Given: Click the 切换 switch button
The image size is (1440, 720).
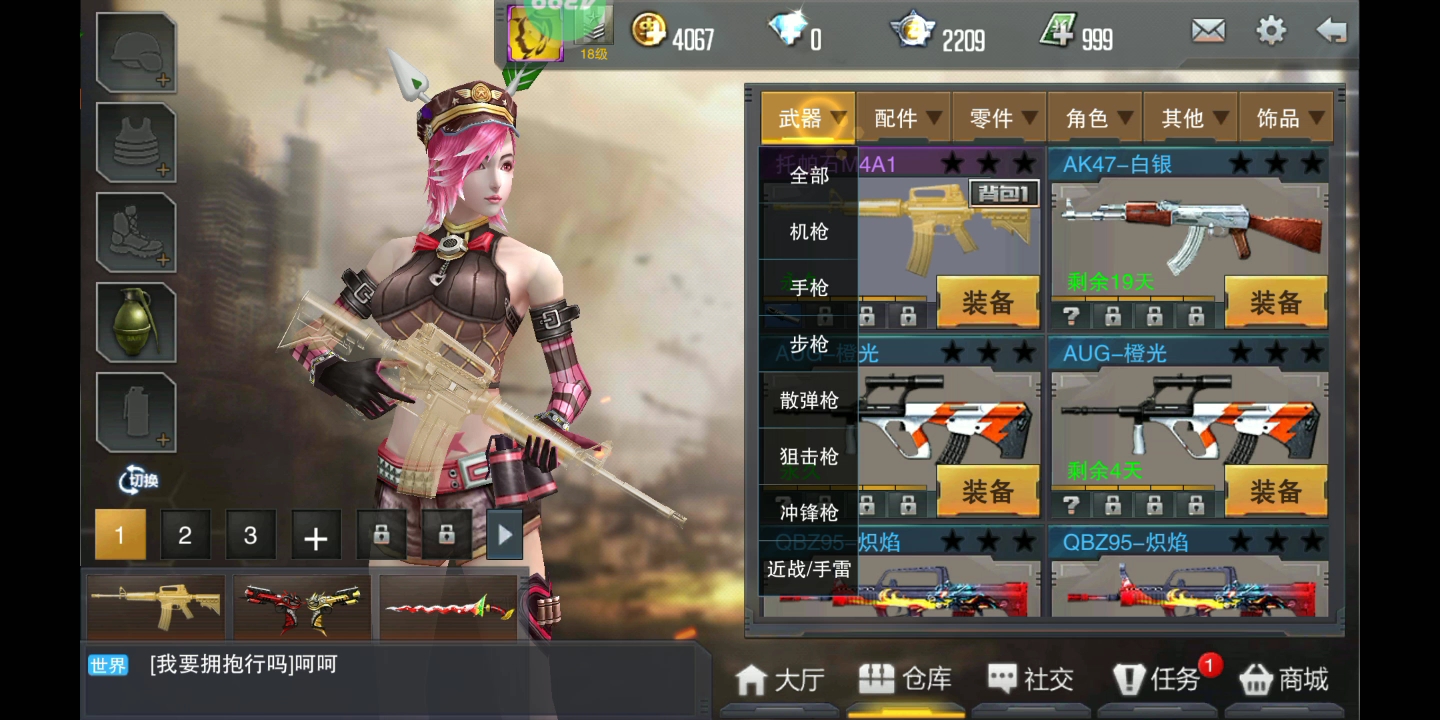Looking at the screenshot, I should 138,480.
